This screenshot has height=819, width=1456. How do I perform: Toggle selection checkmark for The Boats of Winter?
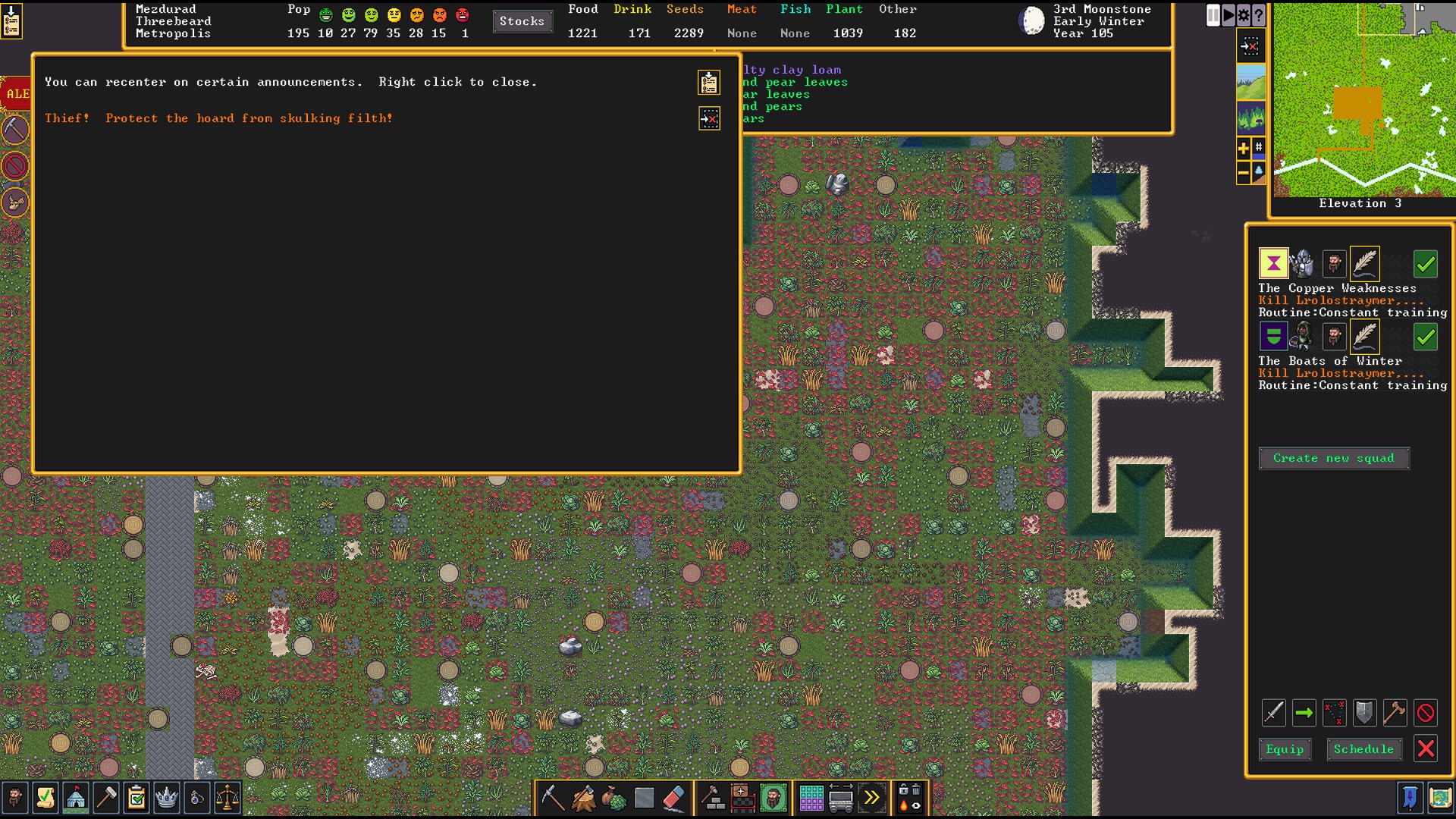pos(1426,337)
